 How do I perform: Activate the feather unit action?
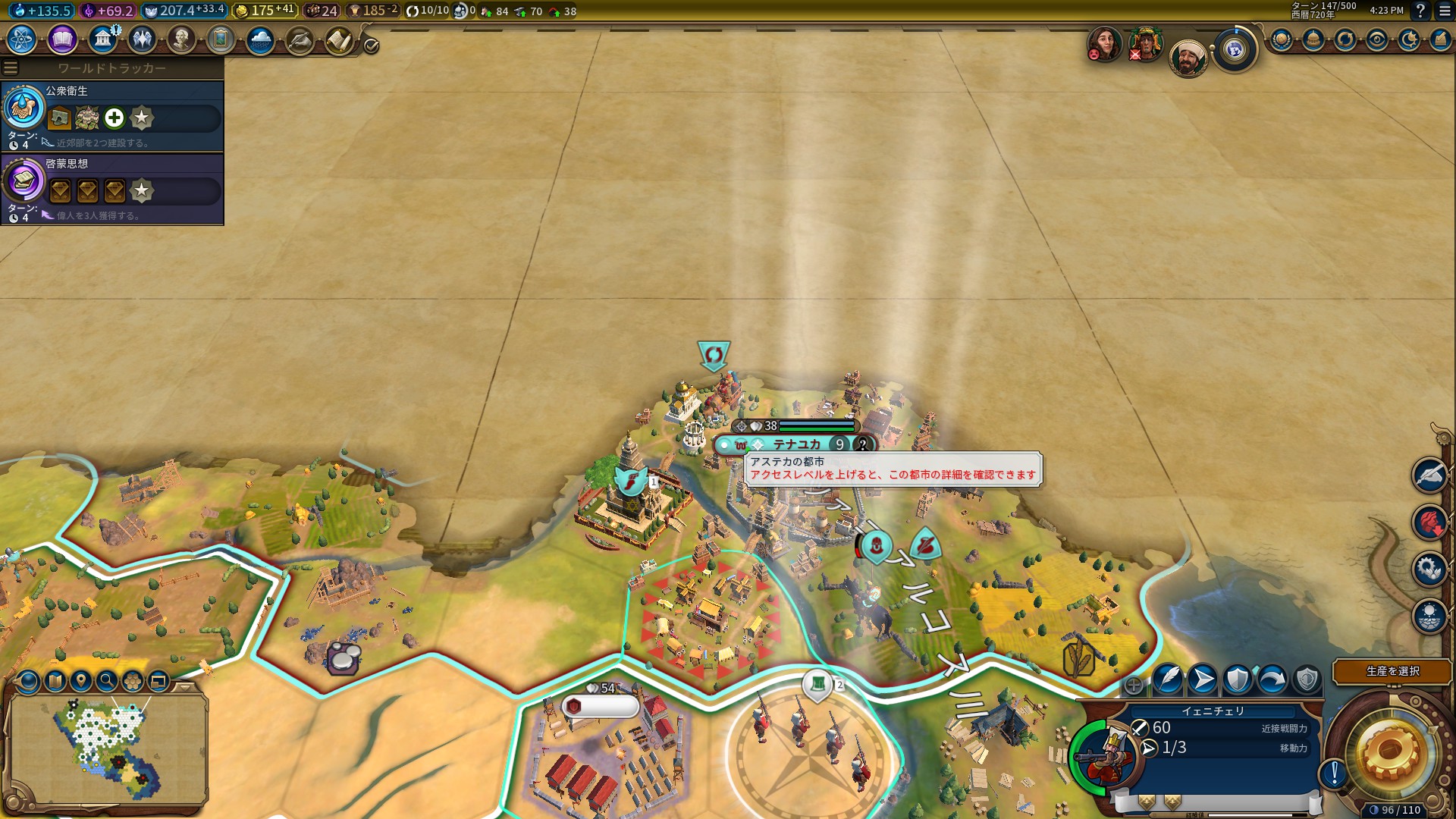(1168, 679)
